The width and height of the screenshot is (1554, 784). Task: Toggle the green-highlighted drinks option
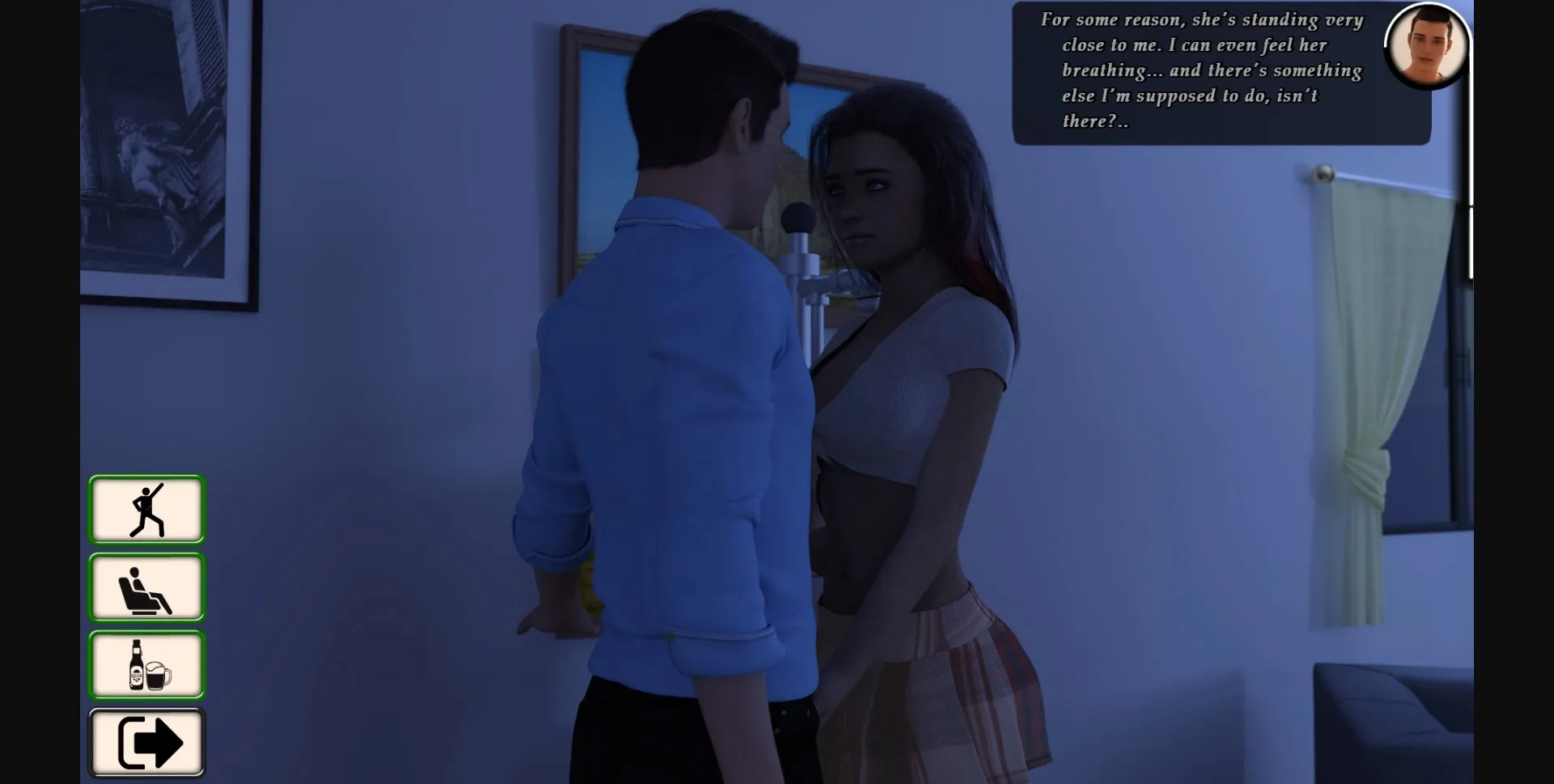click(x=146, y=664)
